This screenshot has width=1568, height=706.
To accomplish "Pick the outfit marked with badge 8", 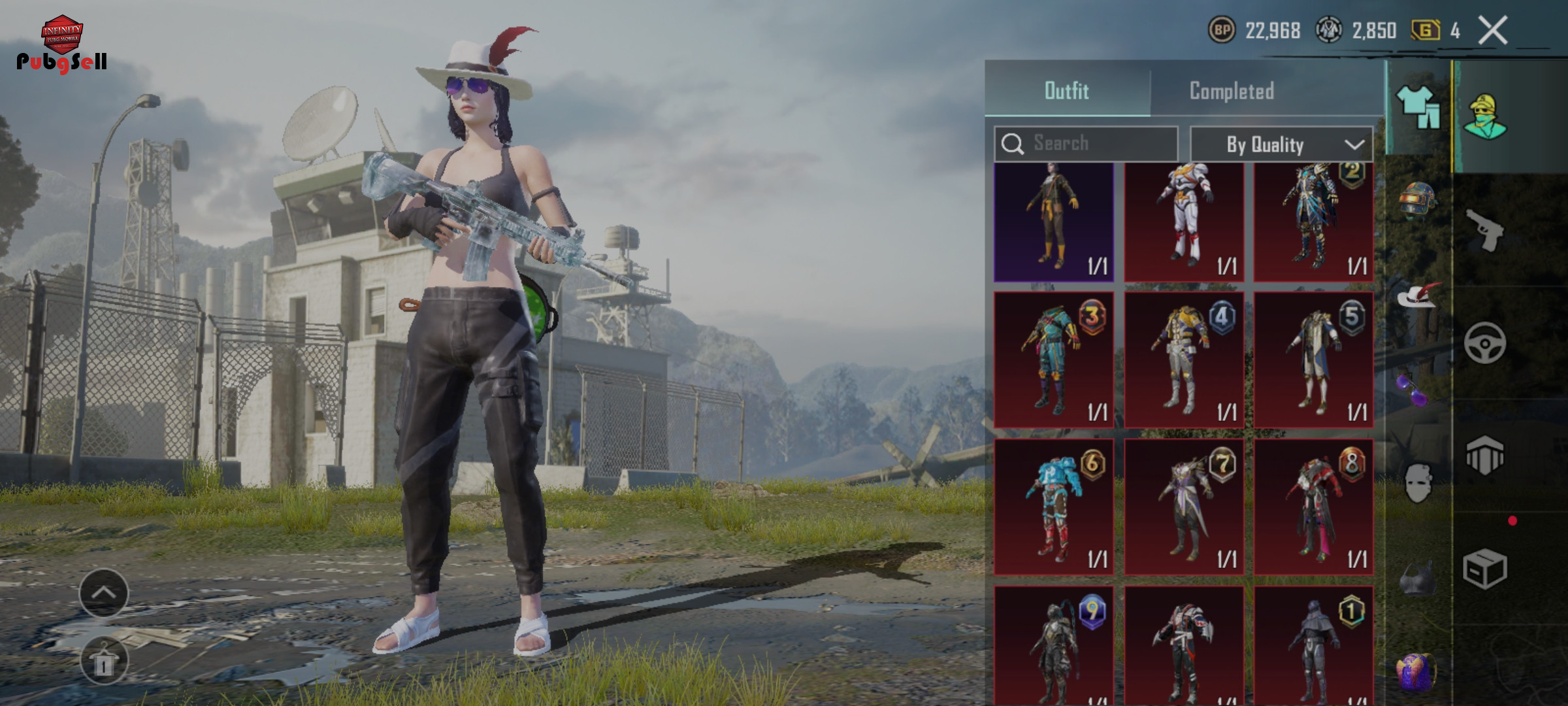I will pos(1313,507).
